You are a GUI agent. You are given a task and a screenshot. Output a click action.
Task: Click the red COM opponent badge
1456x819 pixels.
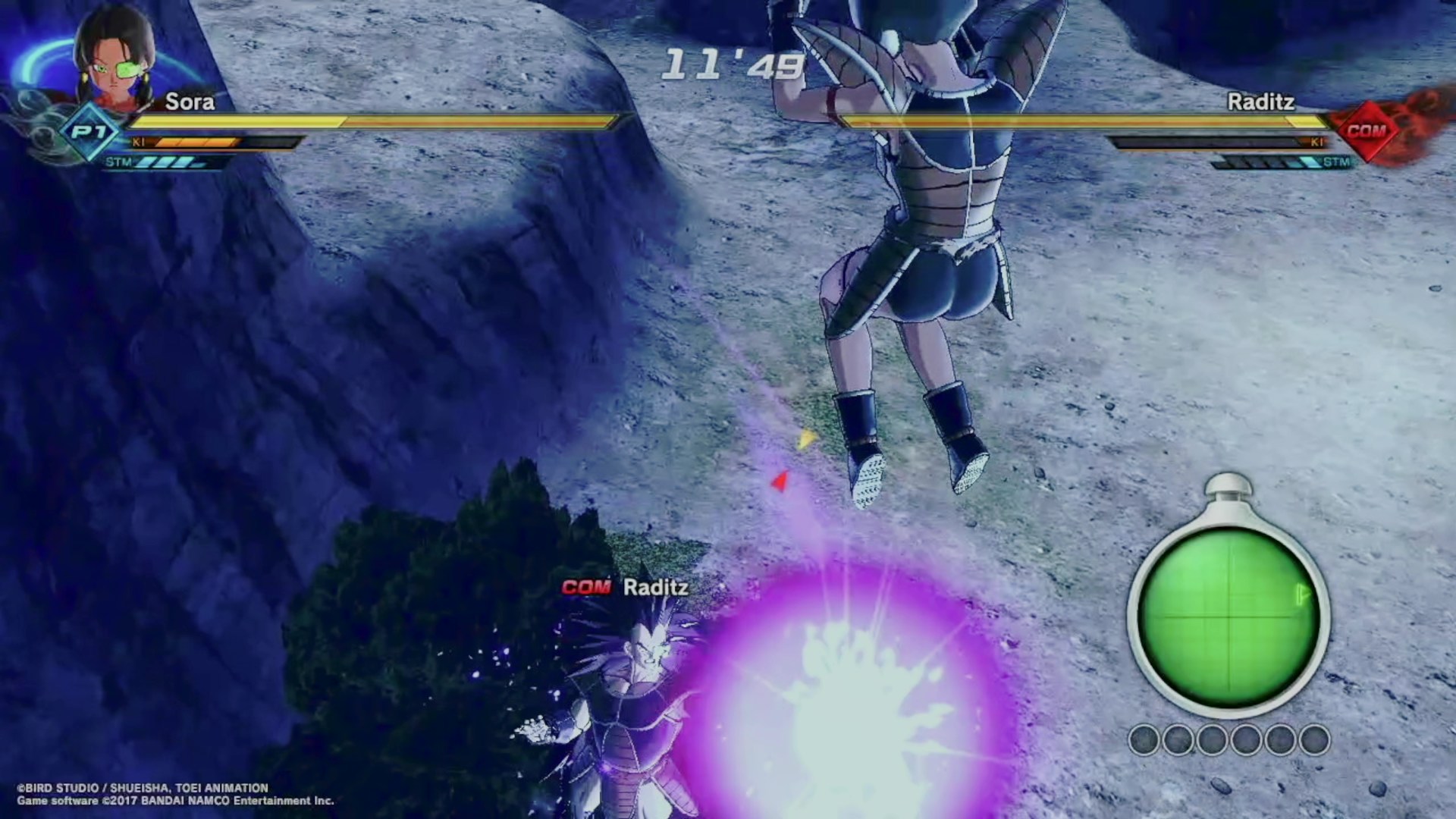coord(1366,131)
